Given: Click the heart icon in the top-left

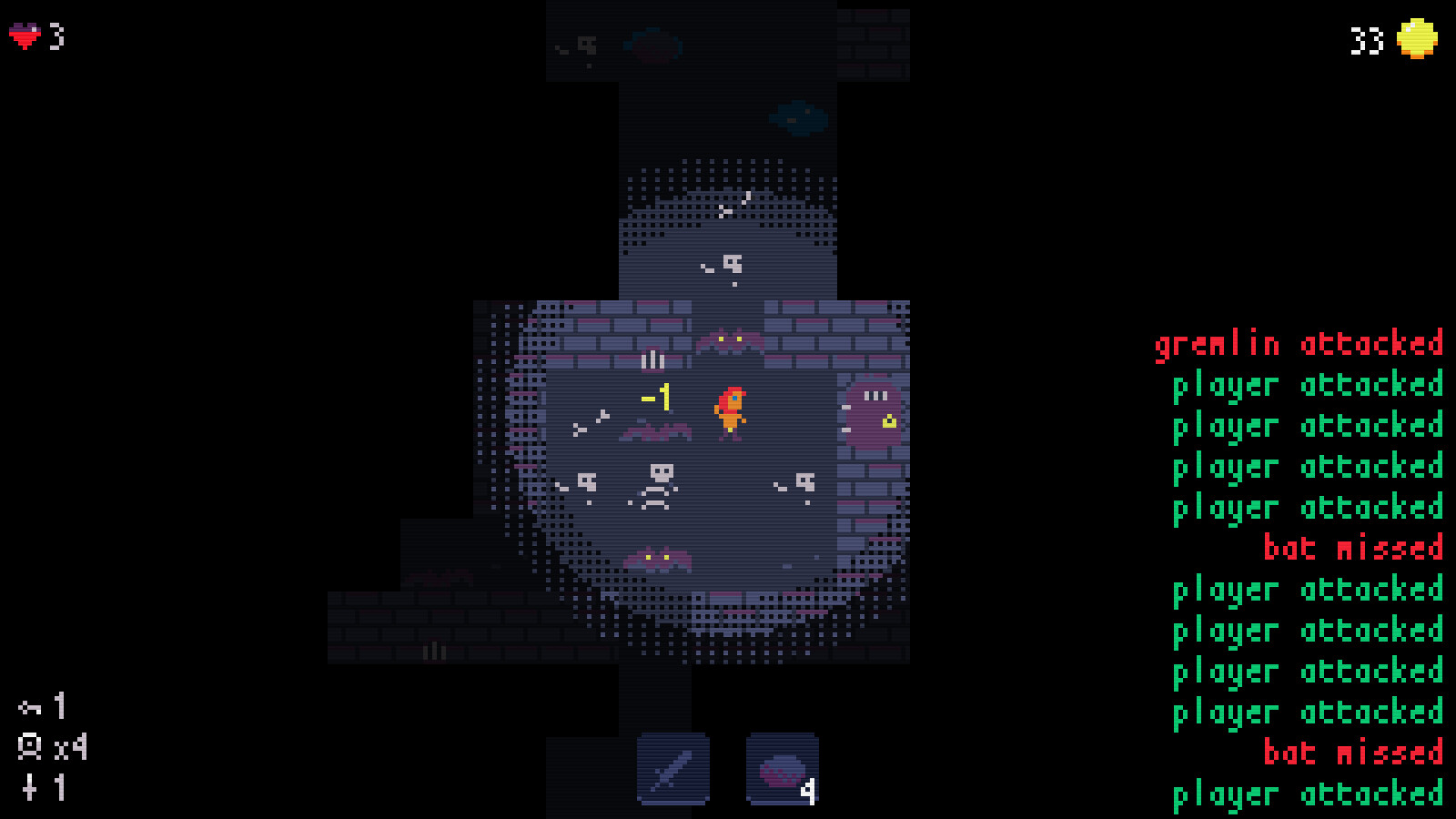Looking at the screenshot, I should pyautogui.click(x=24, y=37).
